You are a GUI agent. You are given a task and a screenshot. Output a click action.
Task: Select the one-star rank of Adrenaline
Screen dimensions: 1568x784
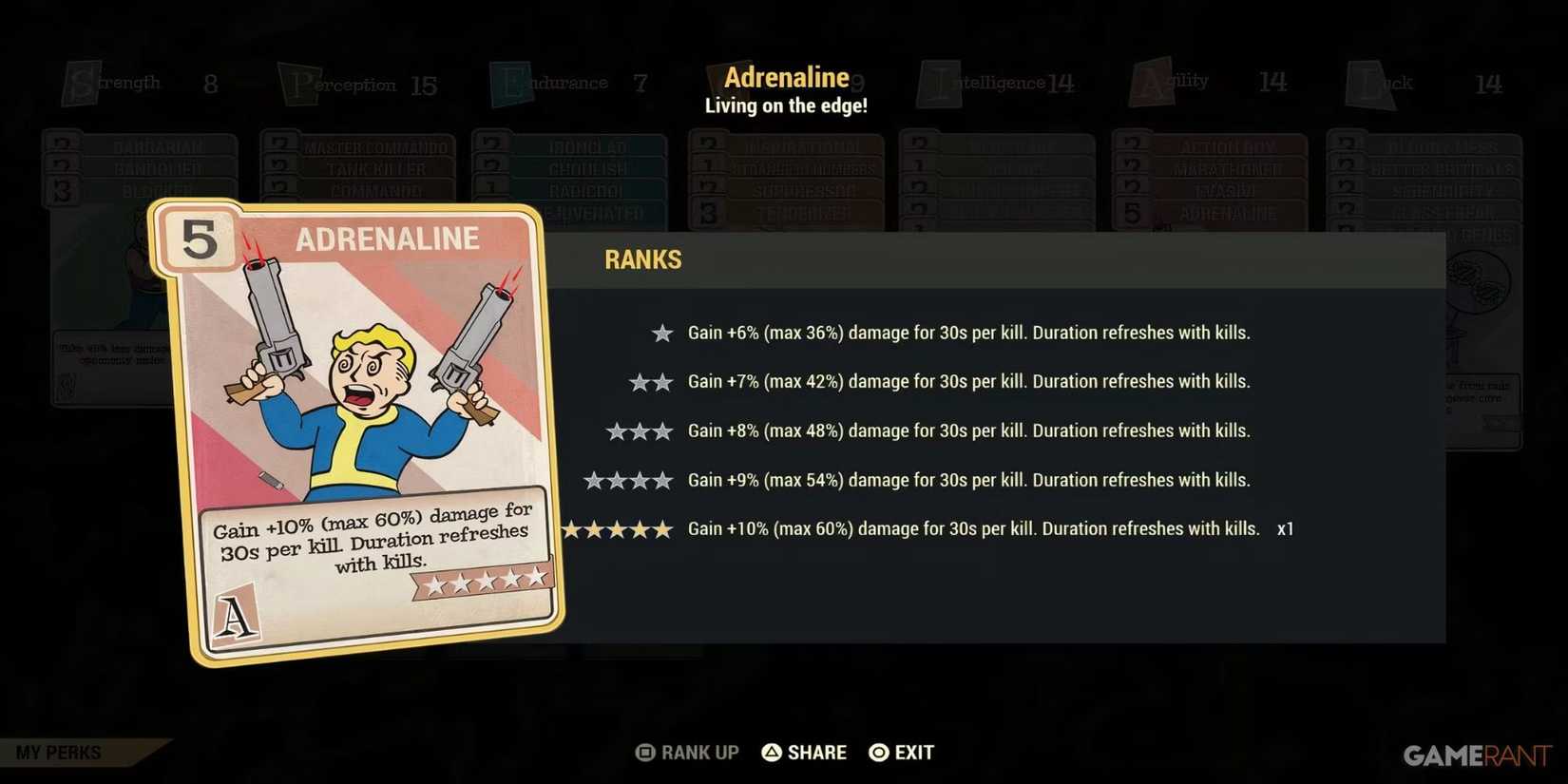[661, 333]
